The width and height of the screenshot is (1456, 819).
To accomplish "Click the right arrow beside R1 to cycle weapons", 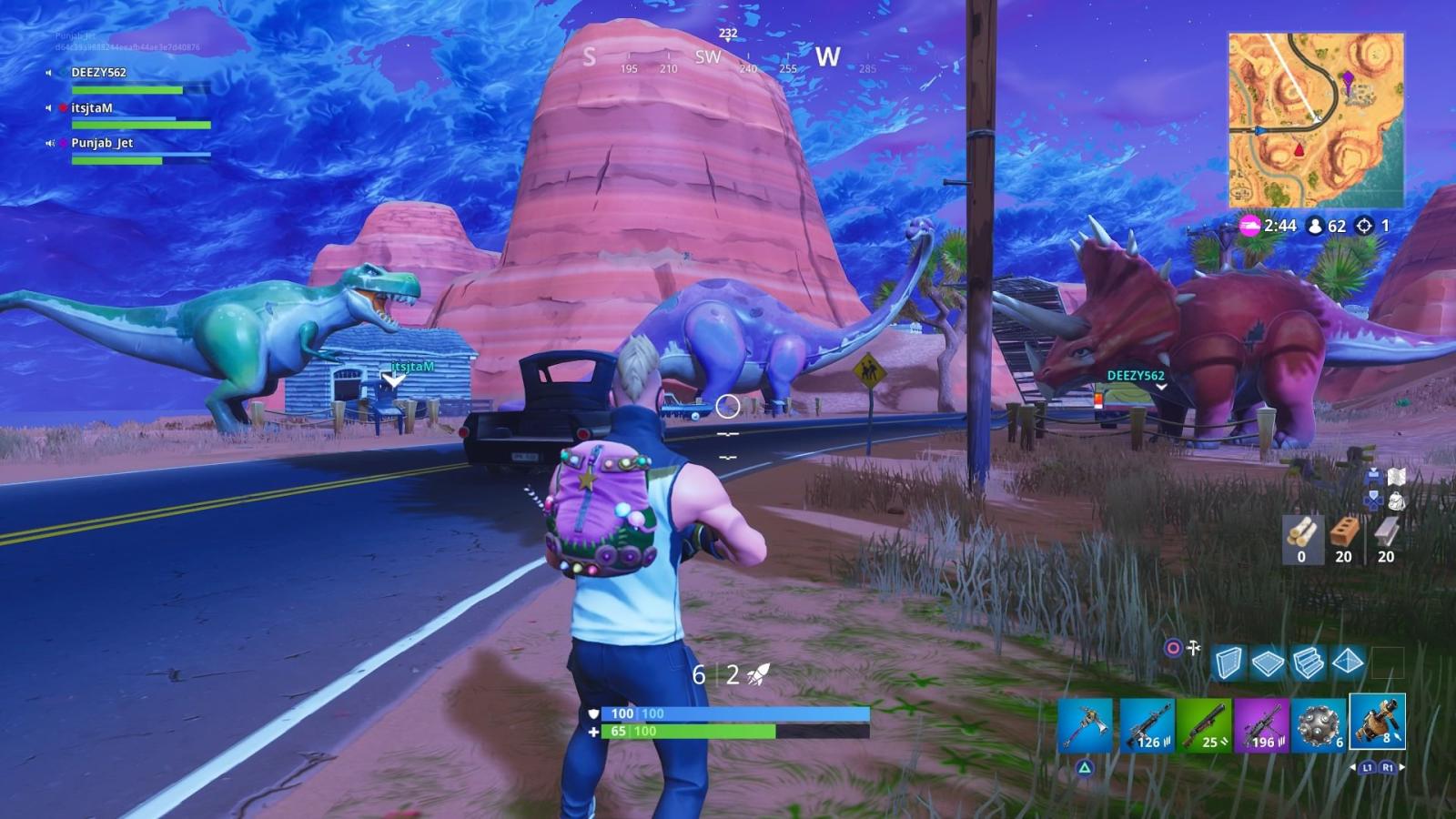I will point(1401,766).
